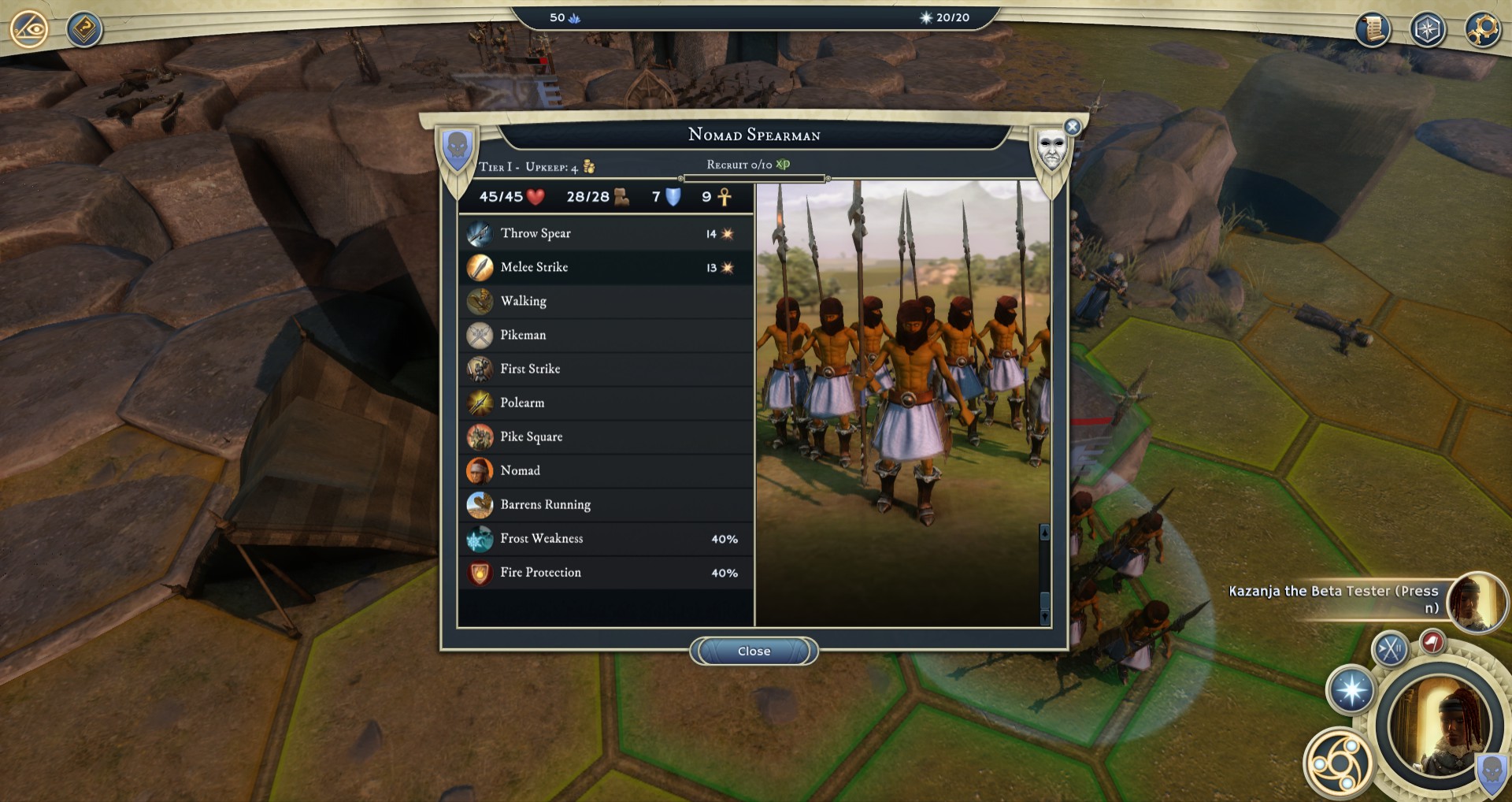The width and height of the screenshot is (1512, 802).
Task: Open the Pike Square trait entry
Action: tap(605, 436)
